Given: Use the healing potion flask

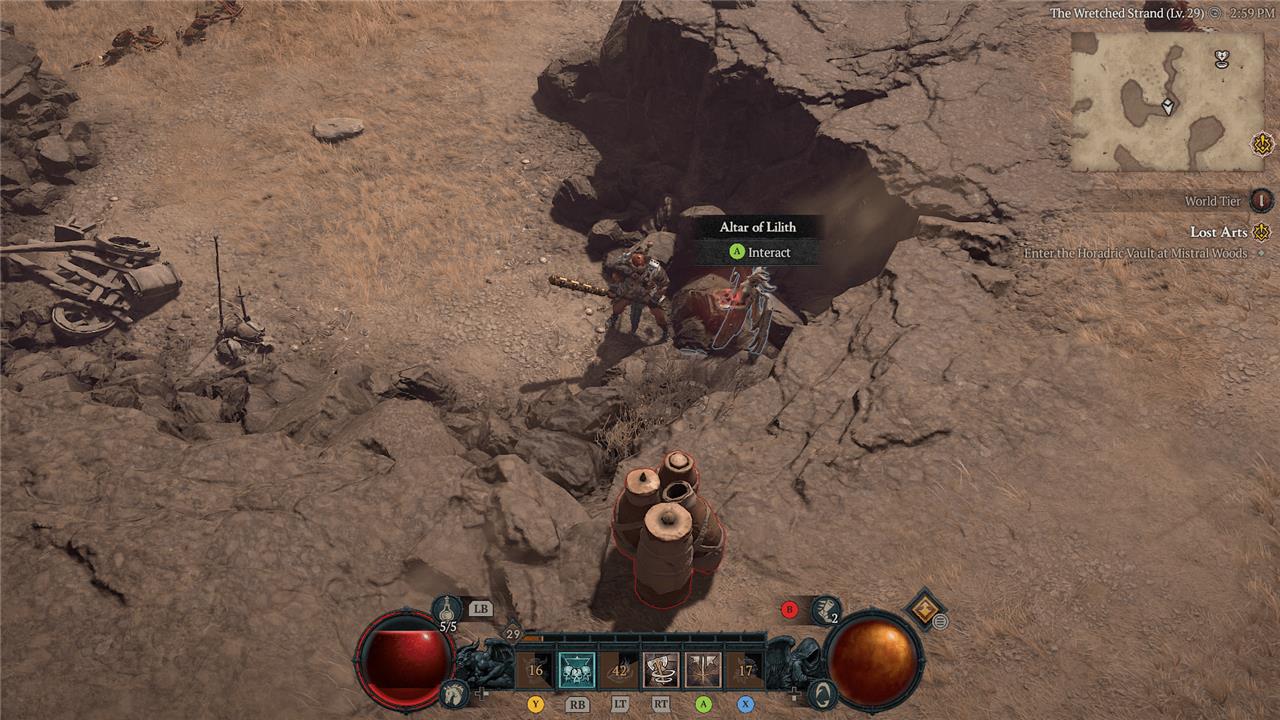Looking at the screenshot, I should point(447,609).
